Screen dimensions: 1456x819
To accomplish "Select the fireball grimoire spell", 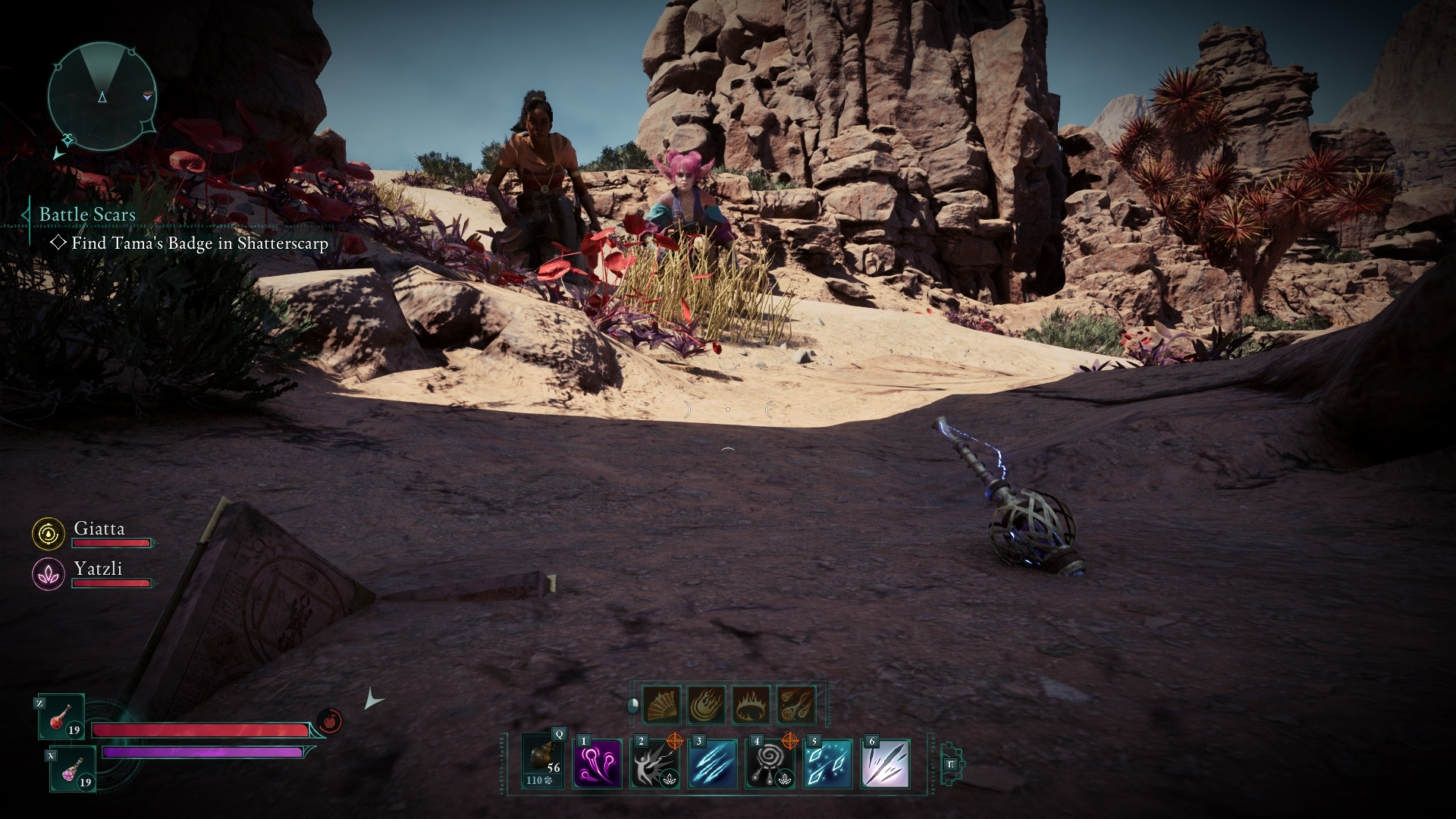I will pyautogui.click(x=706, y=704).
